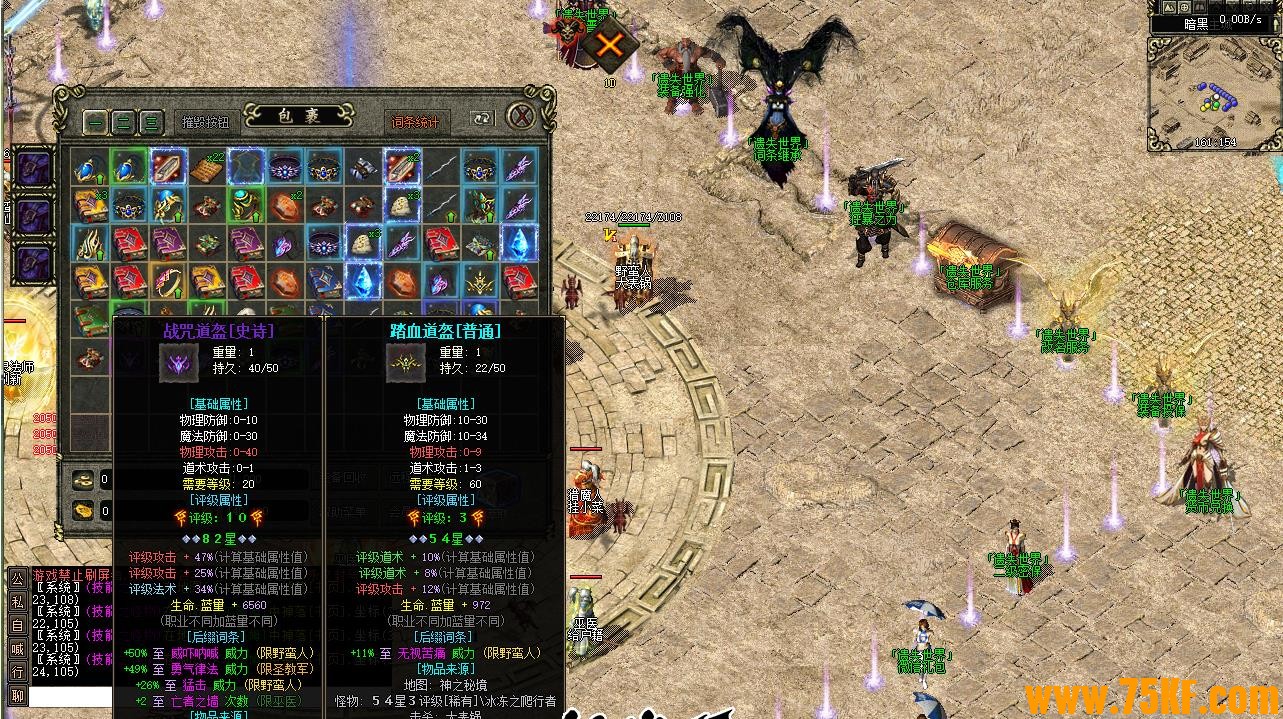The height and width of the screenshot is (719, 1283).
Task: Open the 词条统计 affix statistics
Action: (x=414, y=122)
